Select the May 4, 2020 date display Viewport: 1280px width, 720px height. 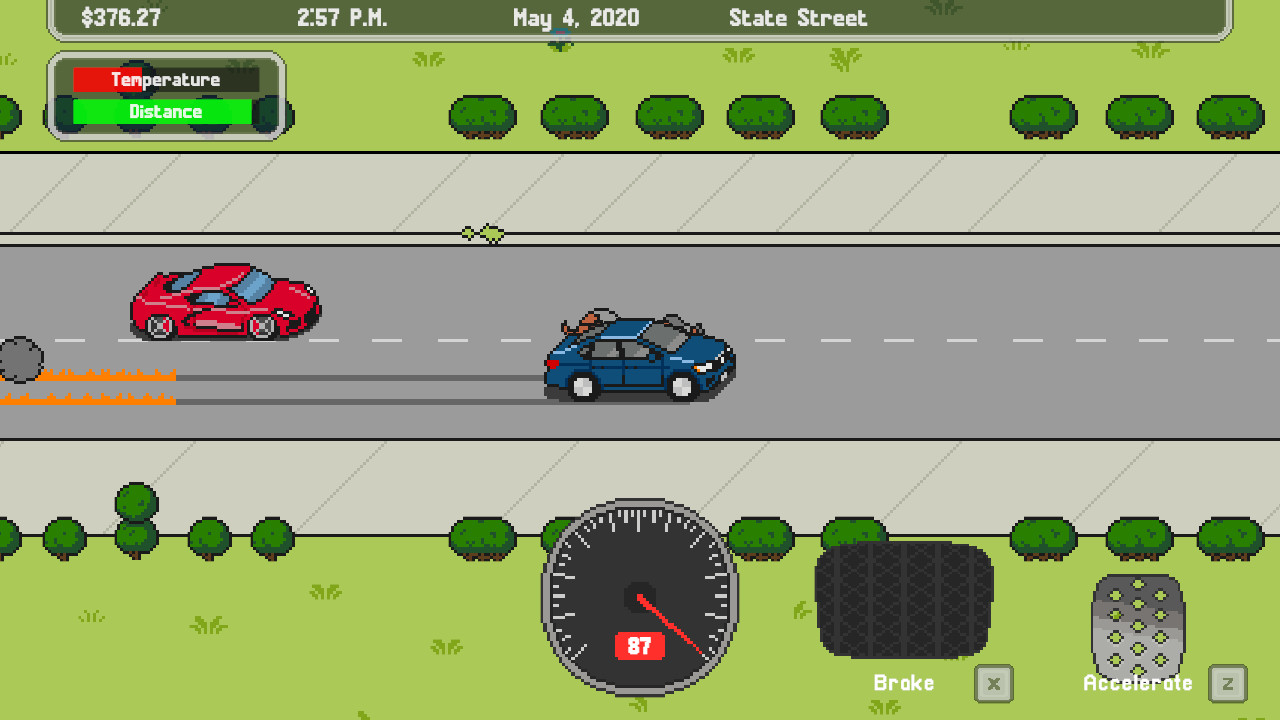[575, 17]
